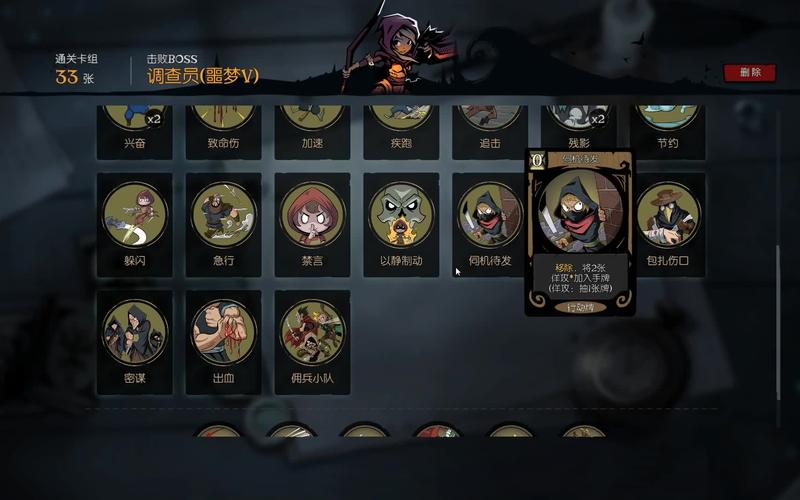Select the 兴奋 card

pos(134,130)
